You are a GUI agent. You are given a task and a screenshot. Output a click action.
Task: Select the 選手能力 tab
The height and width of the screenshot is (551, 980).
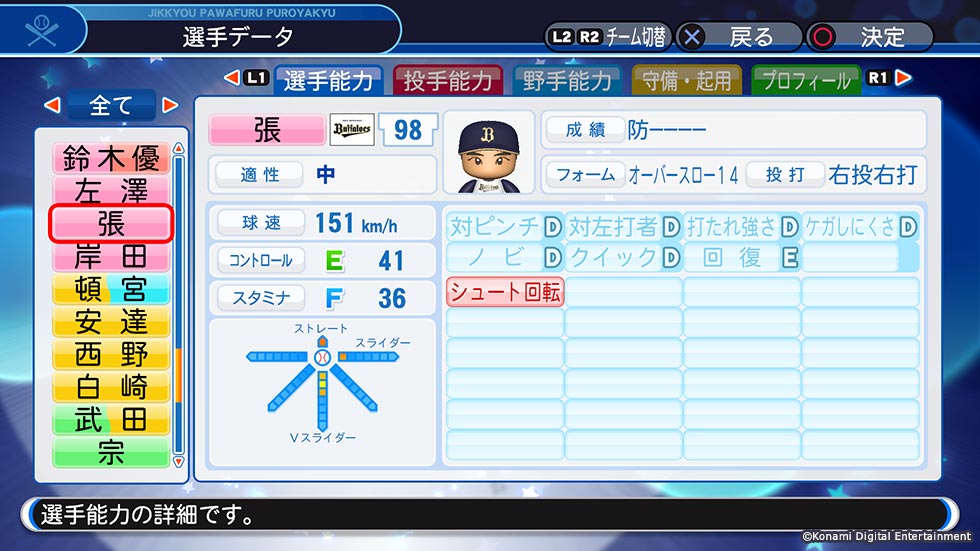(x=328, y=81)
